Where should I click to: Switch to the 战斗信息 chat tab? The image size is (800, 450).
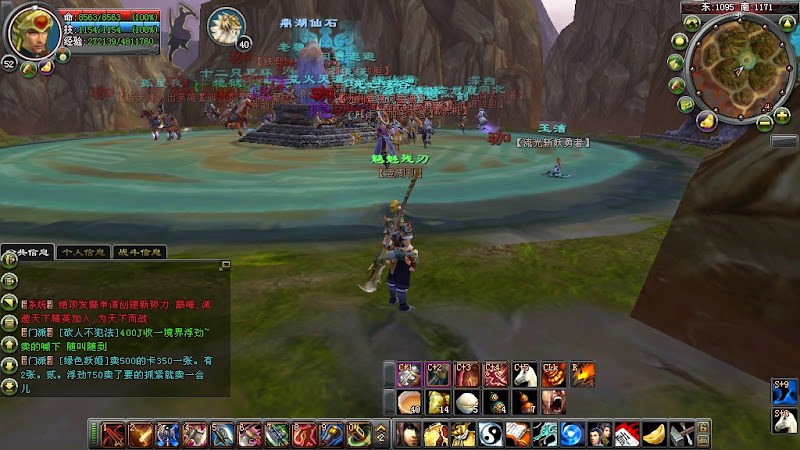[139, 252]
